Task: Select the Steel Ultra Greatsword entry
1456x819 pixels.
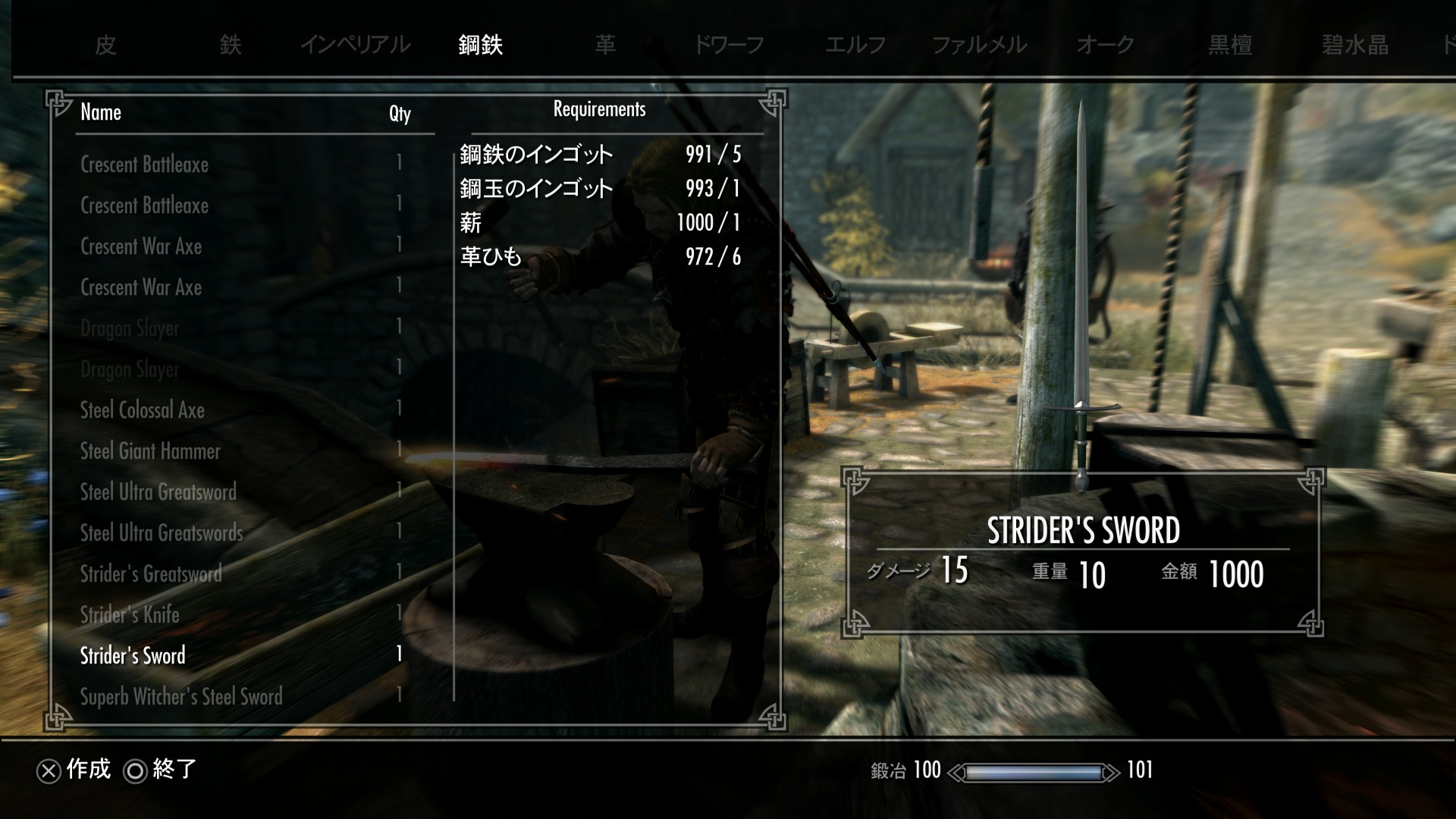Action: [x=158, y=492]
